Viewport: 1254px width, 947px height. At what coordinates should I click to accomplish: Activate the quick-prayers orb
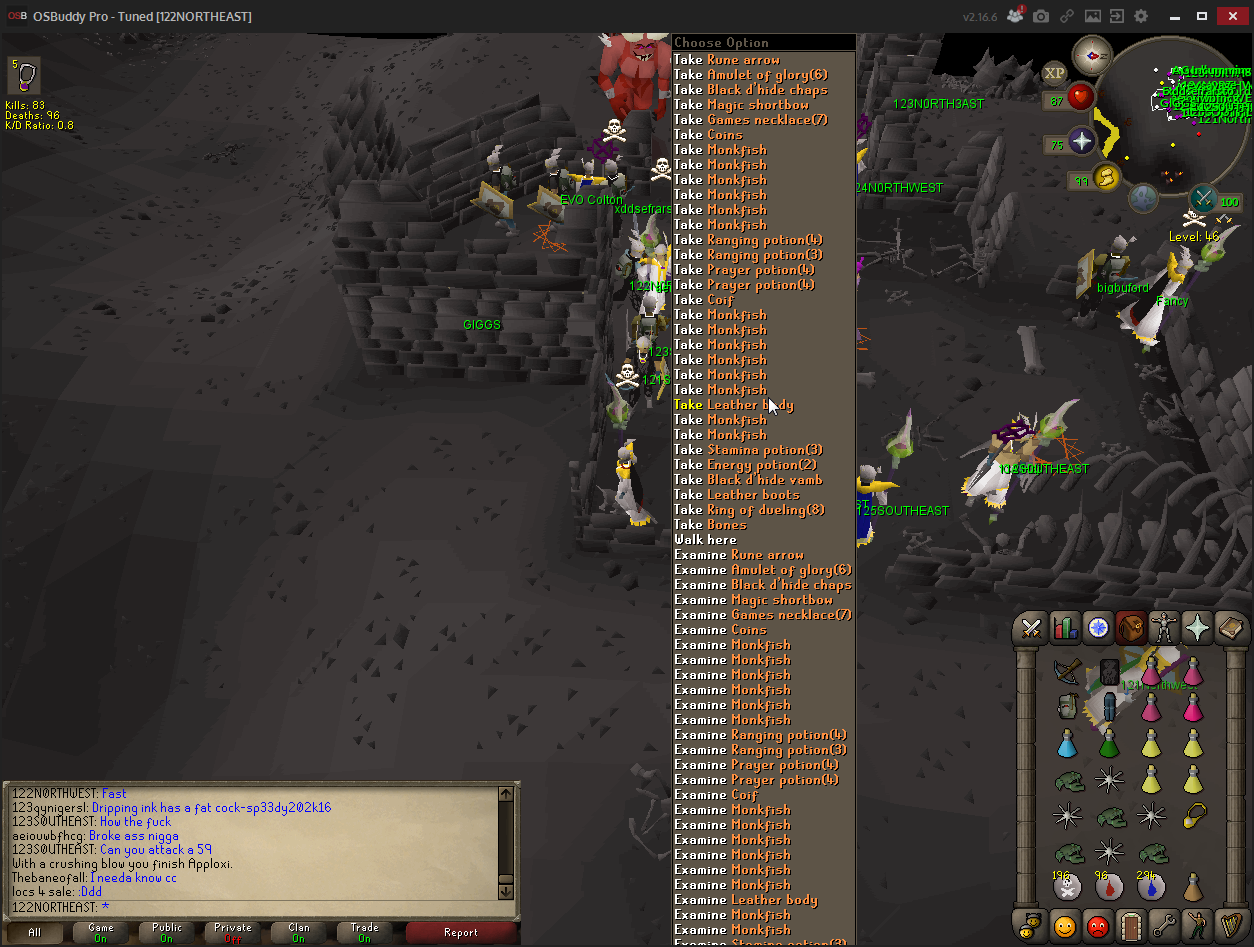(1082, 142)
